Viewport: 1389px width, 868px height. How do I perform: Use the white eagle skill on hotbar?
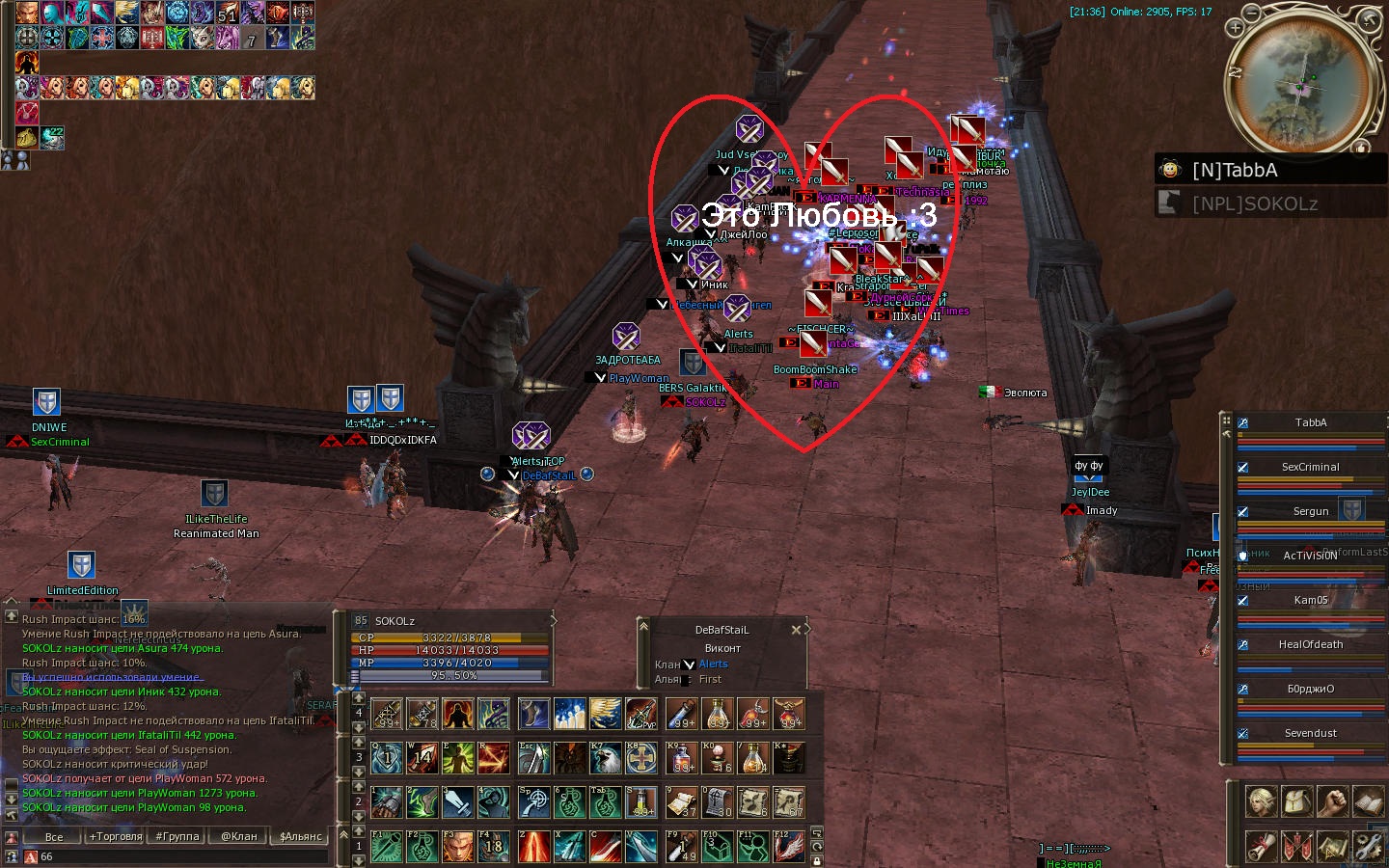[606, 758]
